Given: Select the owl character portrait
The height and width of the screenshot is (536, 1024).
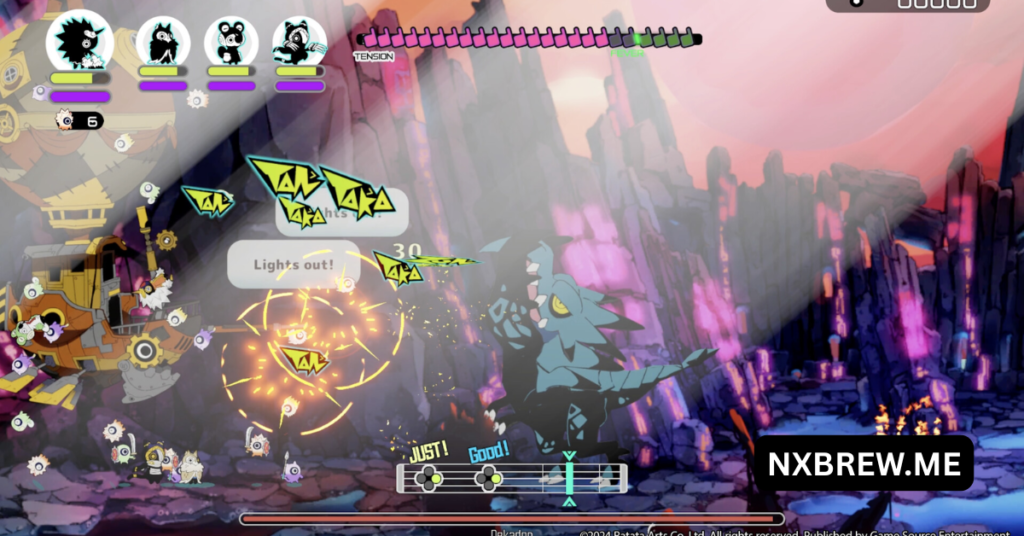Looking at the screenshot, I should (163, 42).
